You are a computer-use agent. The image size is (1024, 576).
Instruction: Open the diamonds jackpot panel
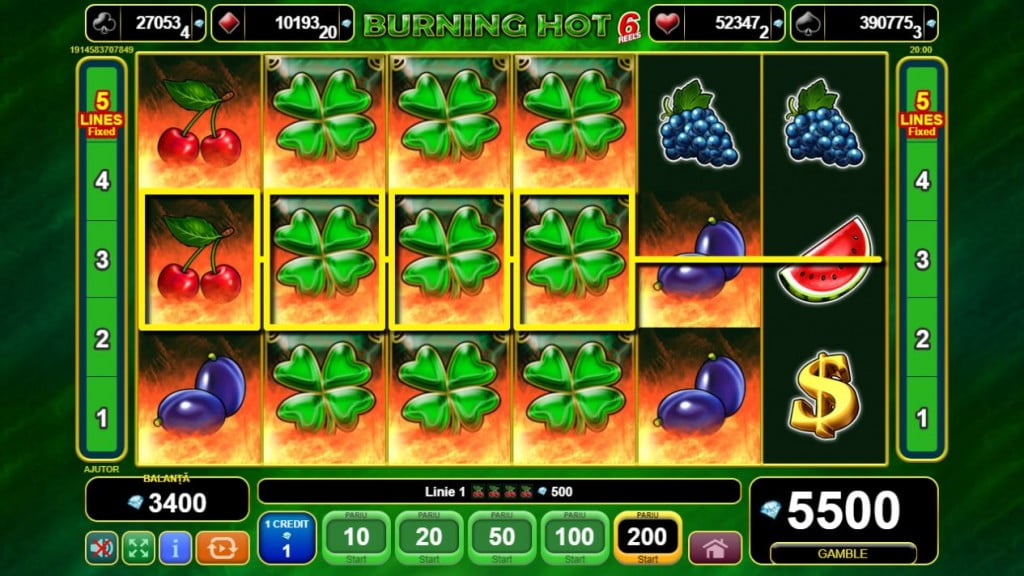click(283, 23)
